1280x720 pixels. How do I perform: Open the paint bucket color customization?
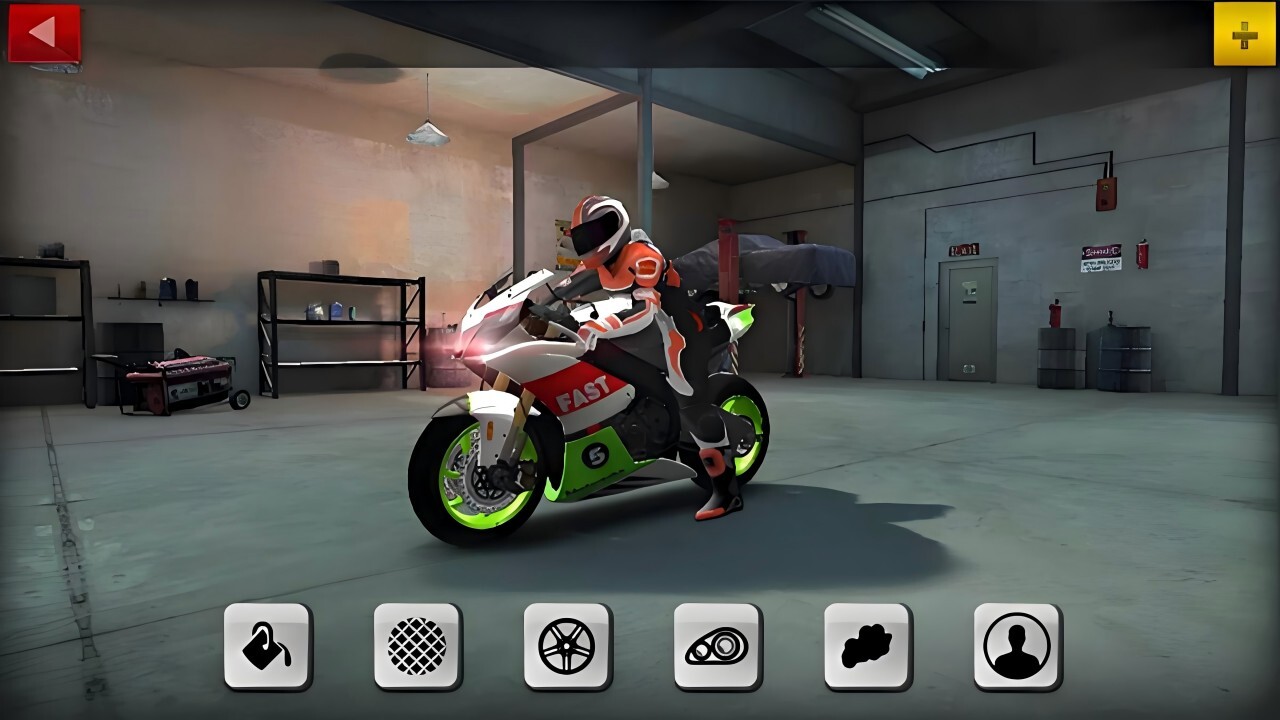(x=267, y=646)
